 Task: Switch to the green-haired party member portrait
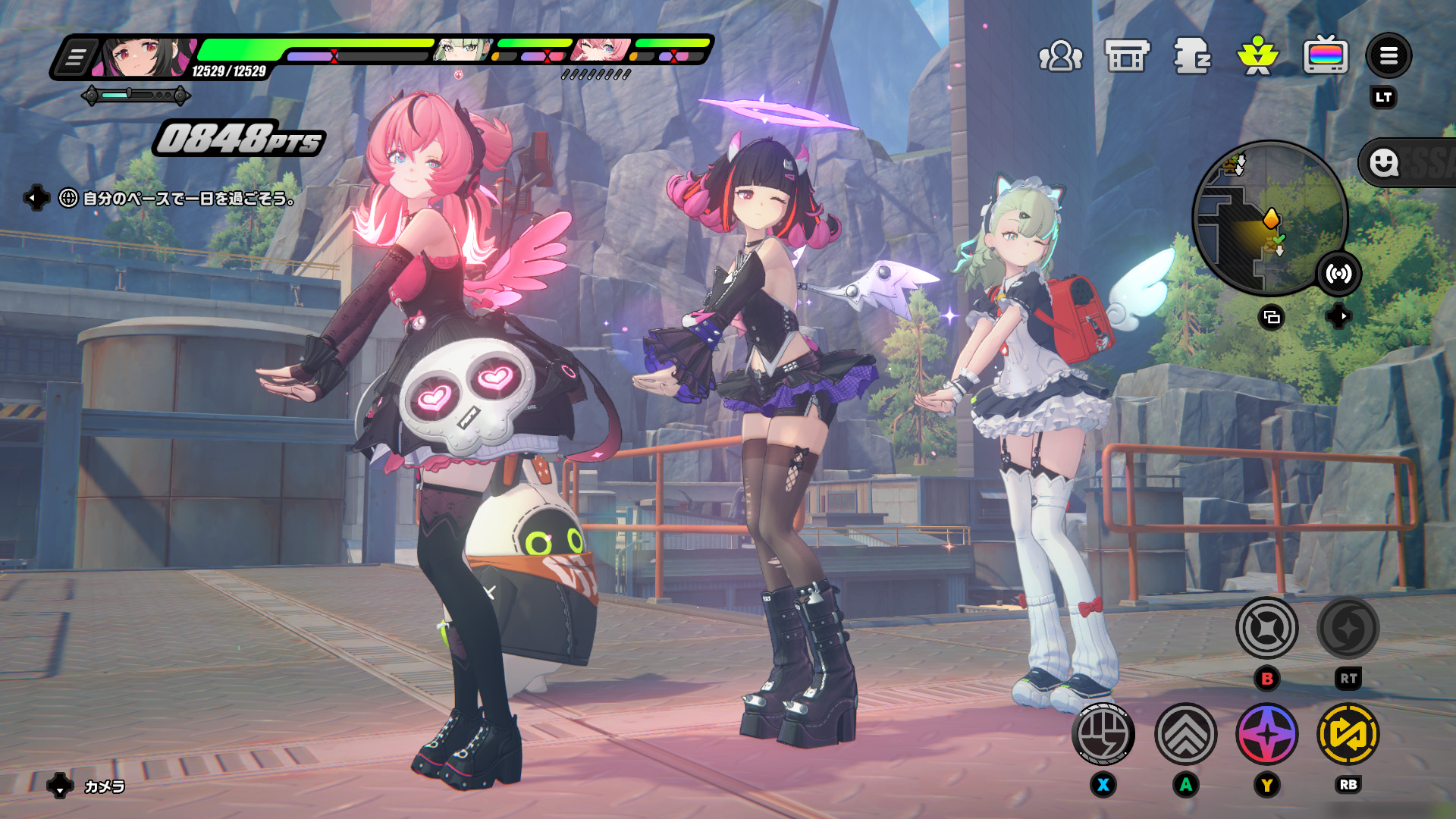pyautogui.click(x=461, y=50)
